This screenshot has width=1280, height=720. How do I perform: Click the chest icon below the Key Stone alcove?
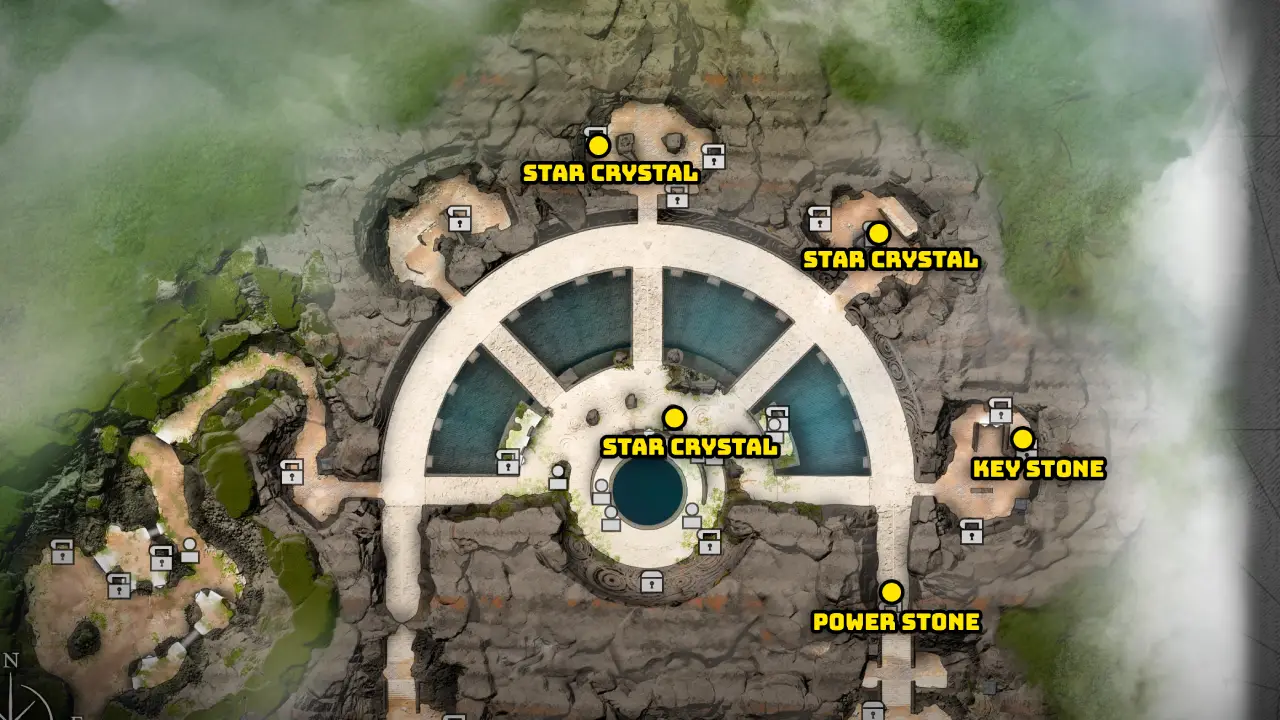pyautogui.click(x=972, y=534)
